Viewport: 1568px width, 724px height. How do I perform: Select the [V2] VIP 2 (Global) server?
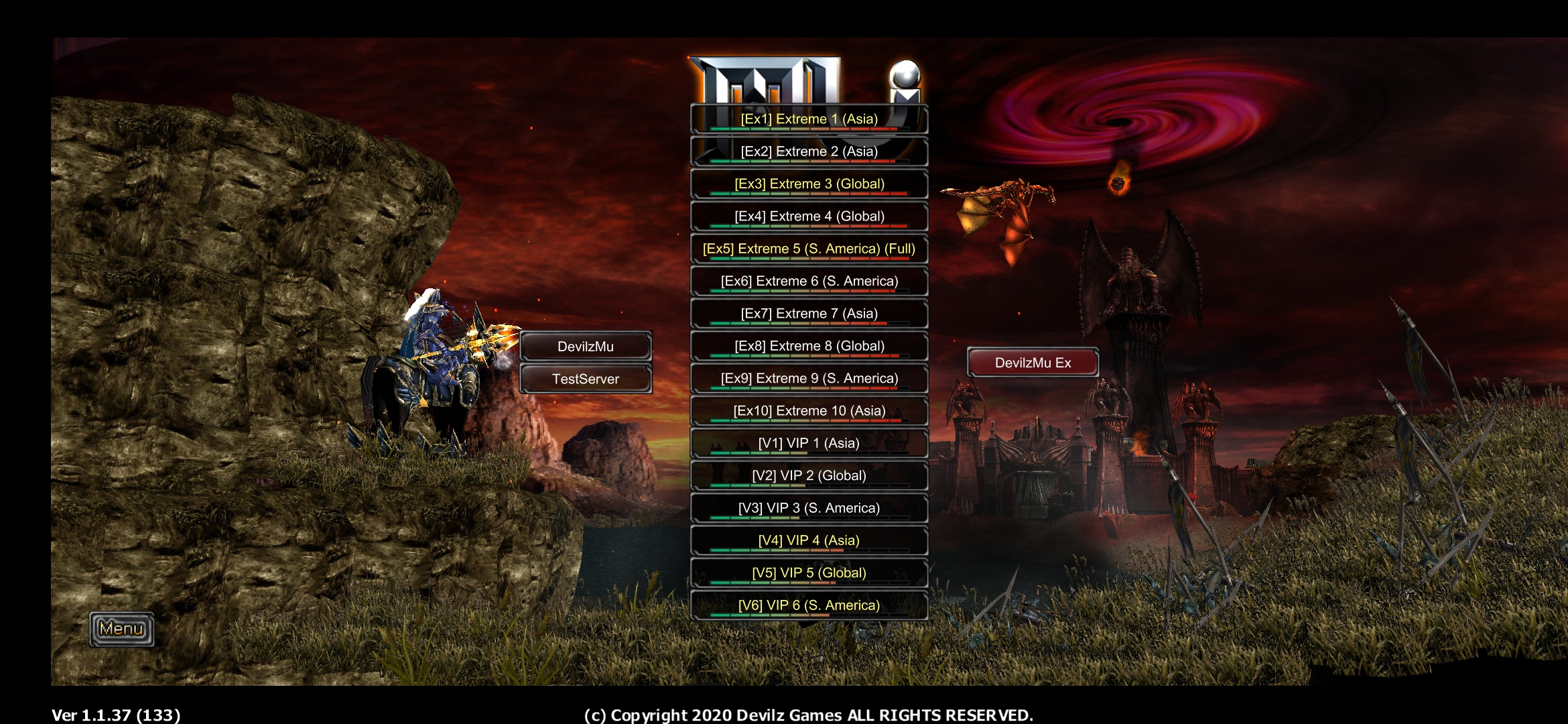pyautogui.click(x=809, y=475)
